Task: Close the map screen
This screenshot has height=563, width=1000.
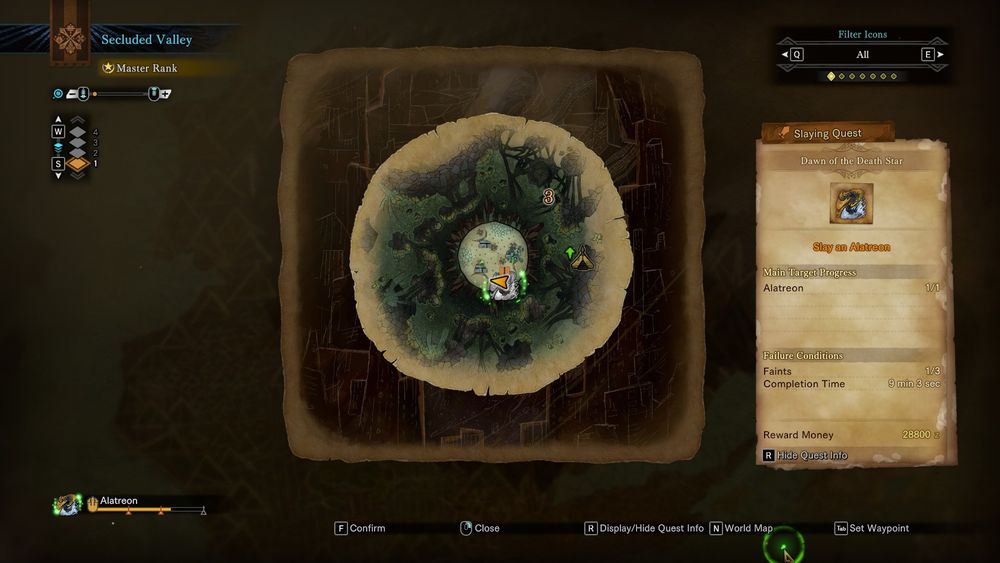Action: pyautogui.click(x=480, y=528)
